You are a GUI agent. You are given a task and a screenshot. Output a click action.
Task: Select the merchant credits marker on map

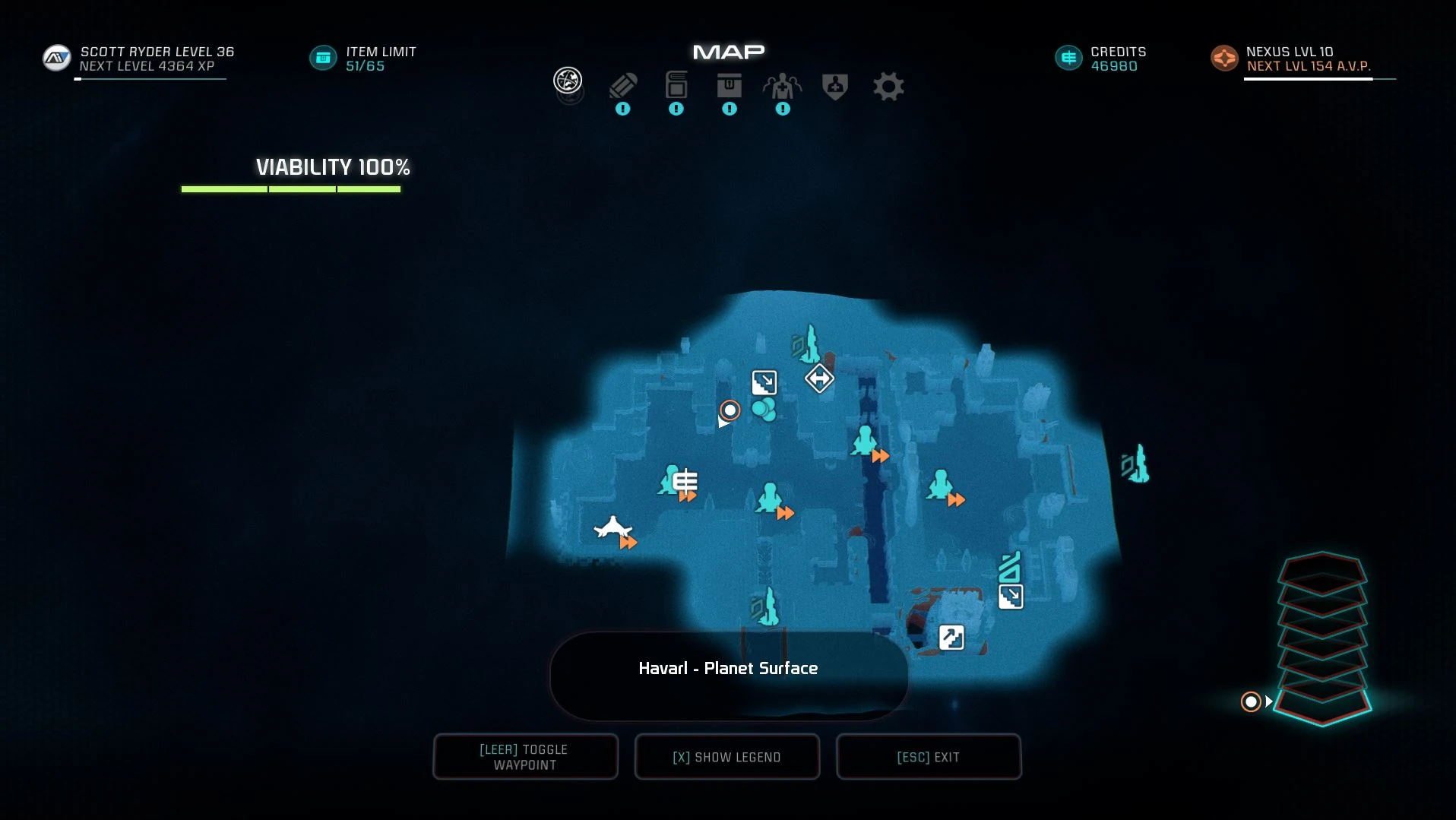[685, 481]
